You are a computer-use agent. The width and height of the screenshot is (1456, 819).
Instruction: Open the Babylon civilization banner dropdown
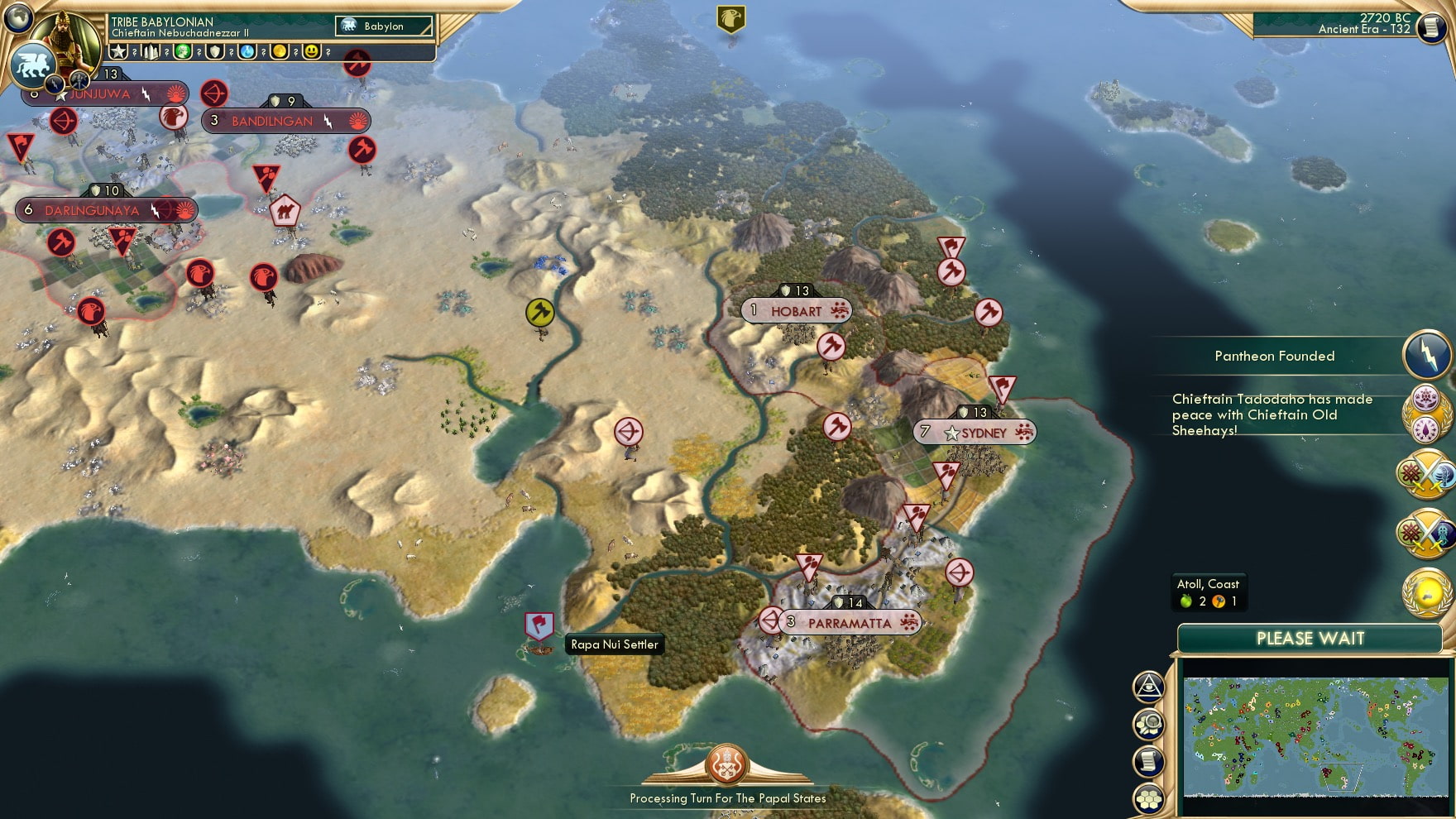383,26
